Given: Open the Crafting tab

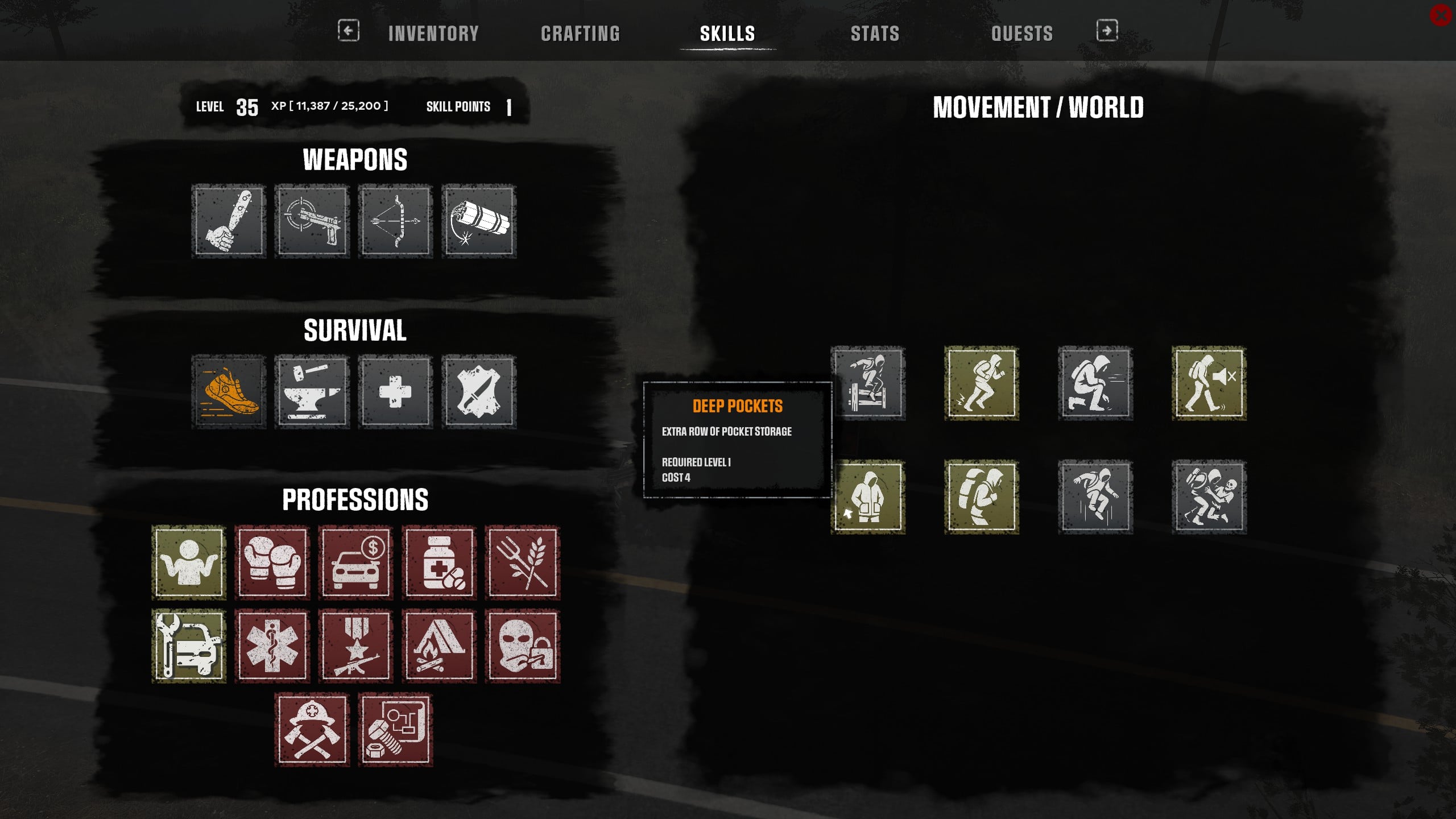Looking at the screenshot, I should tap(580, 34).
